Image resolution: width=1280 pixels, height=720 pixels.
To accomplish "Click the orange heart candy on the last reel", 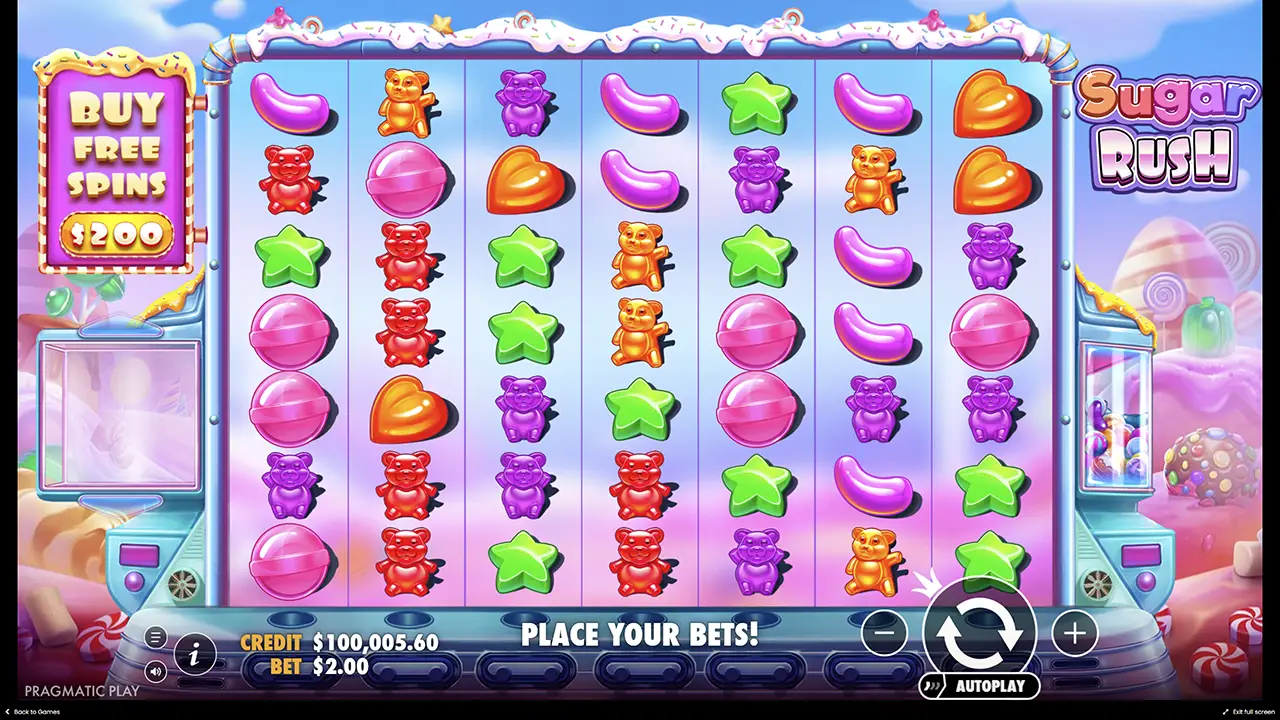I will [992, 103].
